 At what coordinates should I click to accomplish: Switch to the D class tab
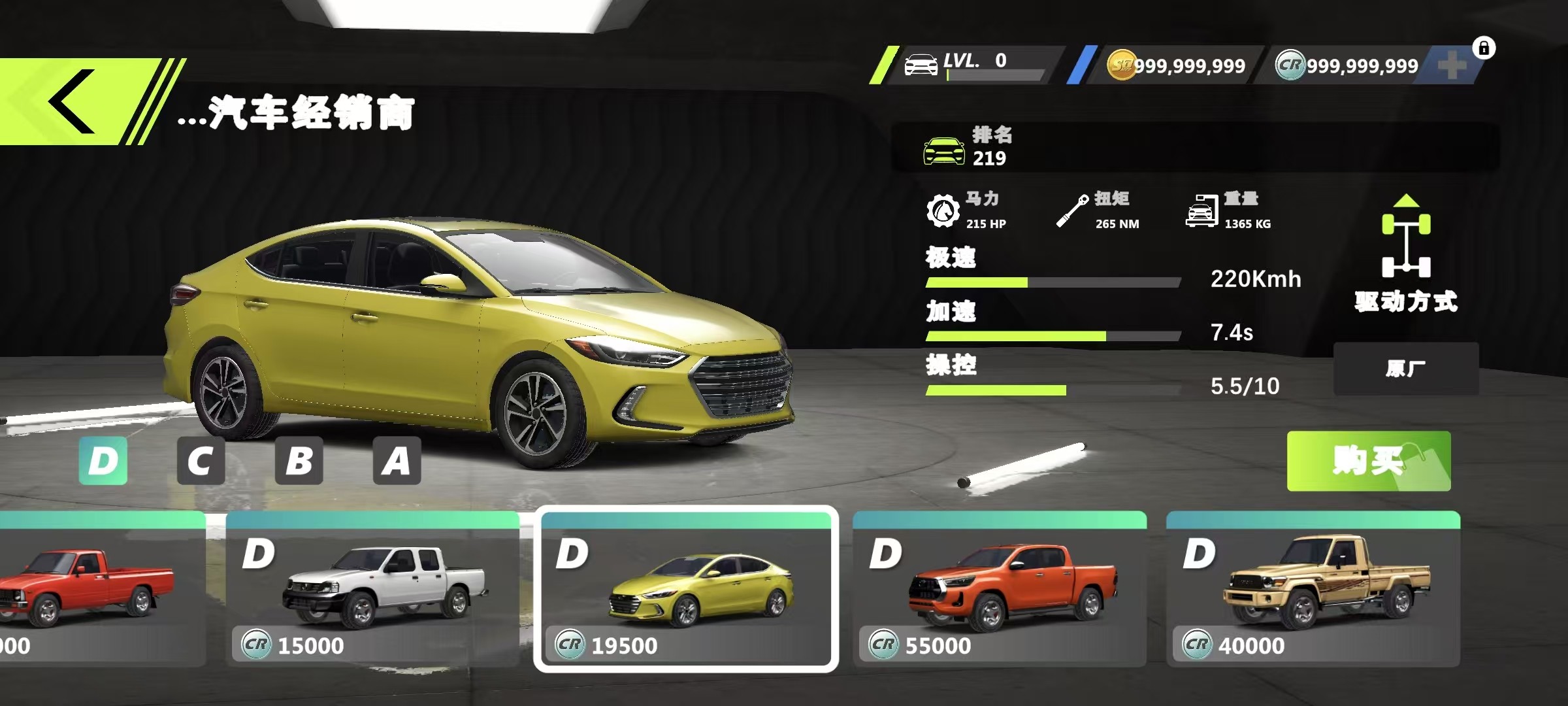pyautogui.click(x=103, y=461)
